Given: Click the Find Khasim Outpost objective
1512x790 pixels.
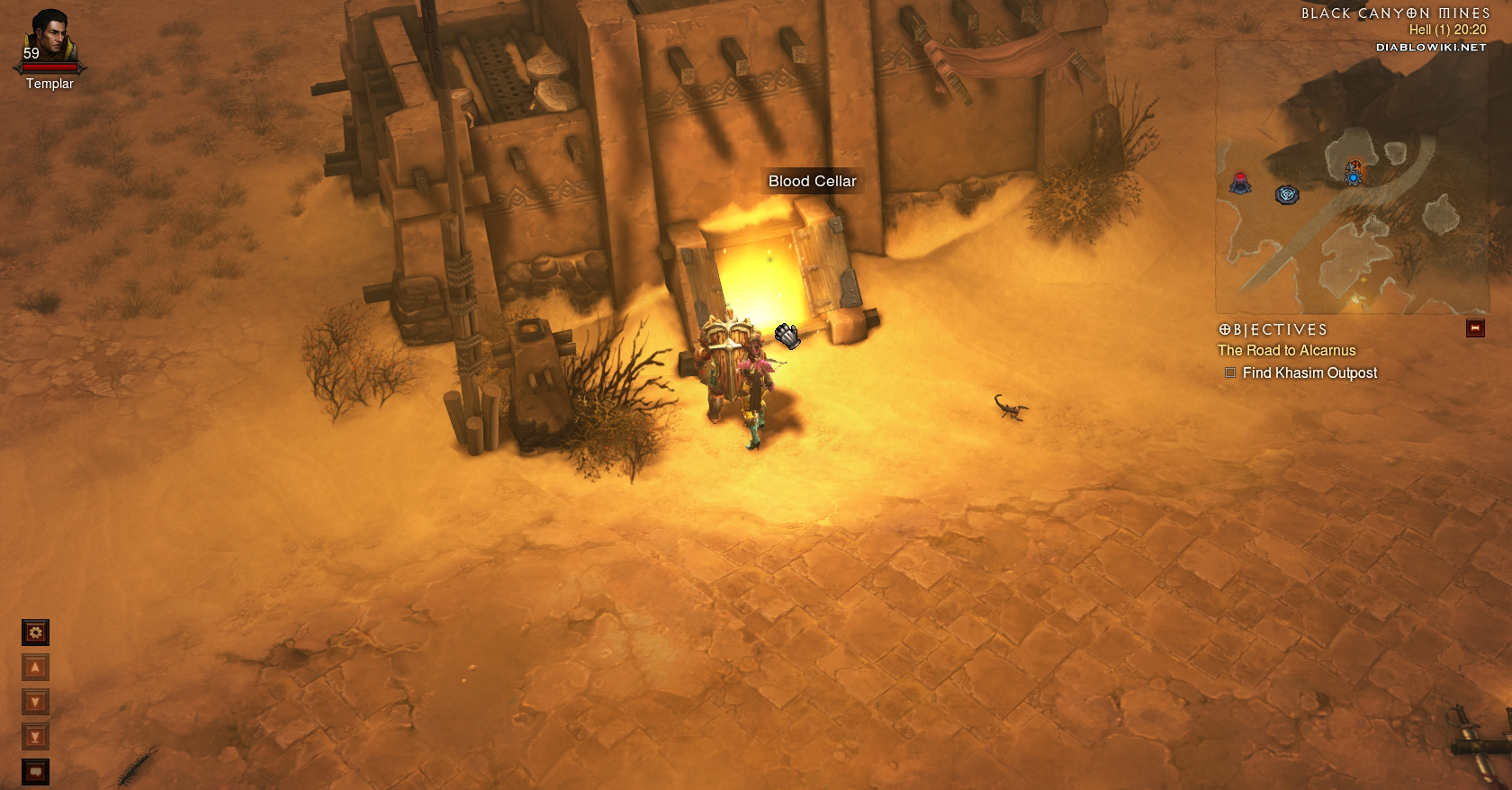Looking at the screenshot, I should [1309, 373].
